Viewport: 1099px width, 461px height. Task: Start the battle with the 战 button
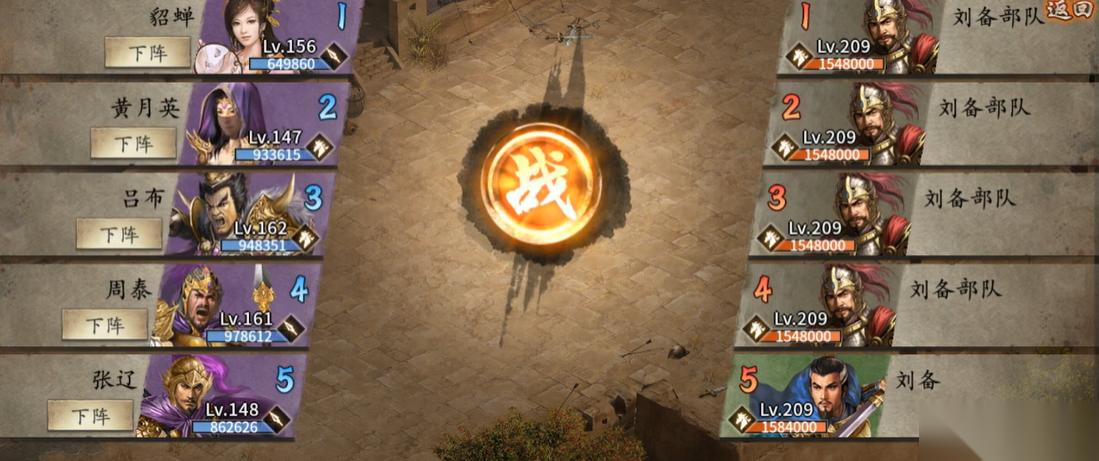click(540, 183)
